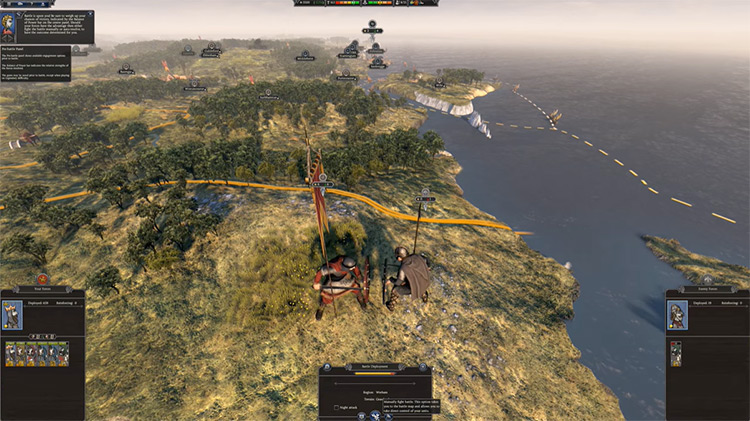Toggle the Night attack checkbox
750x421 pixels.
click(335, 408)
